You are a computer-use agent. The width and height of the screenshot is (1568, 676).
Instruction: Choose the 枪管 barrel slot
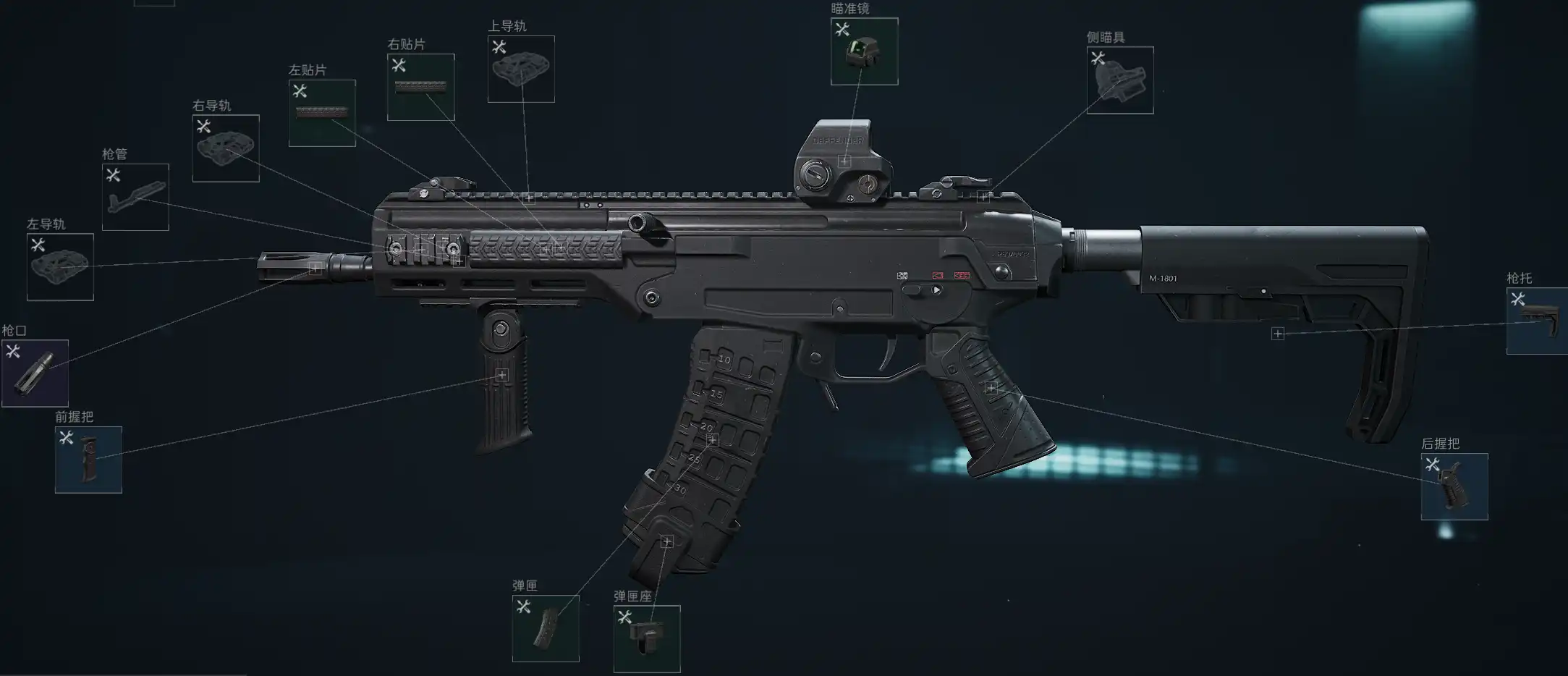[135, 197]
